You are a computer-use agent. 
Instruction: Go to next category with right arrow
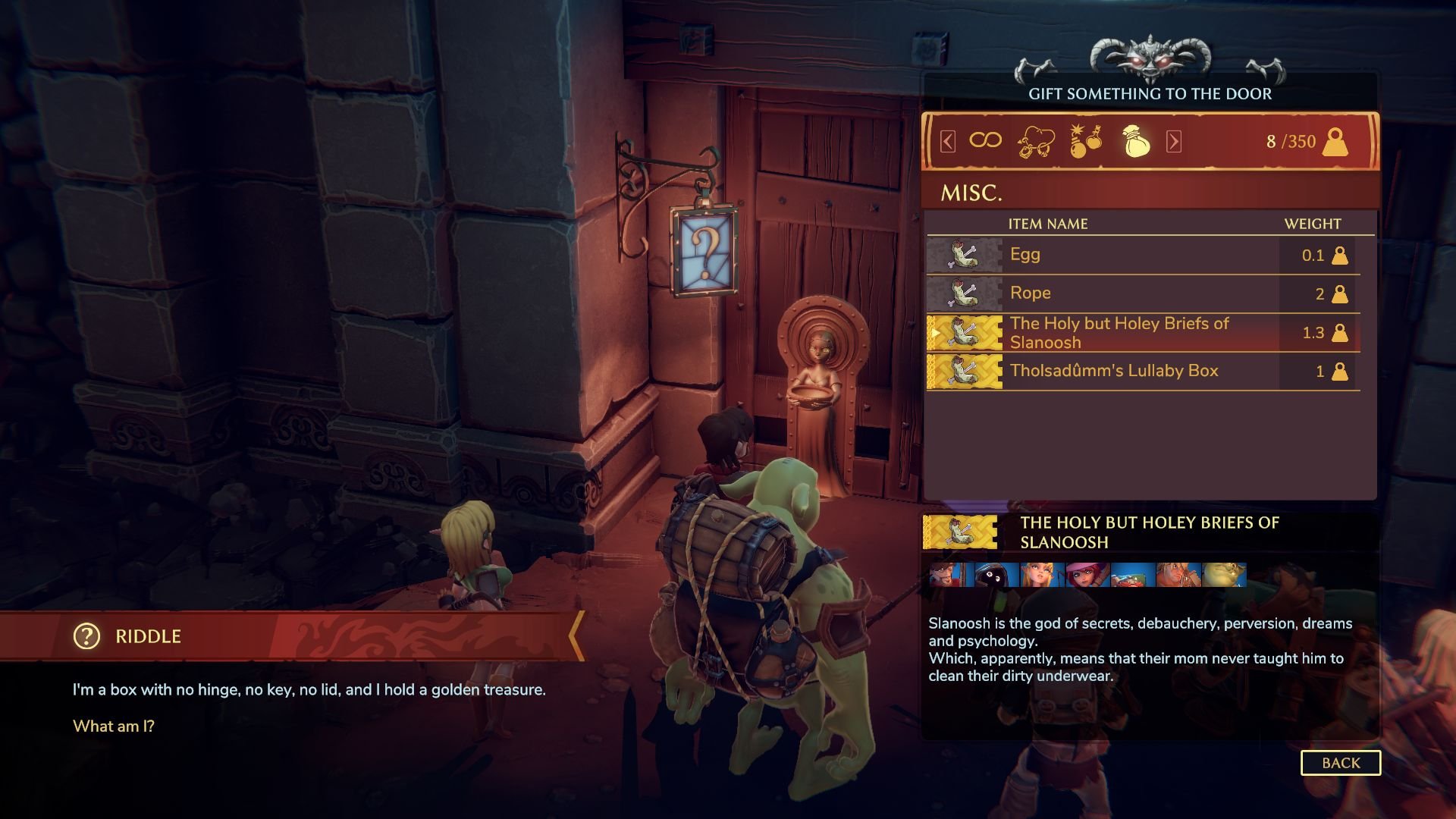click(1173, 141)
